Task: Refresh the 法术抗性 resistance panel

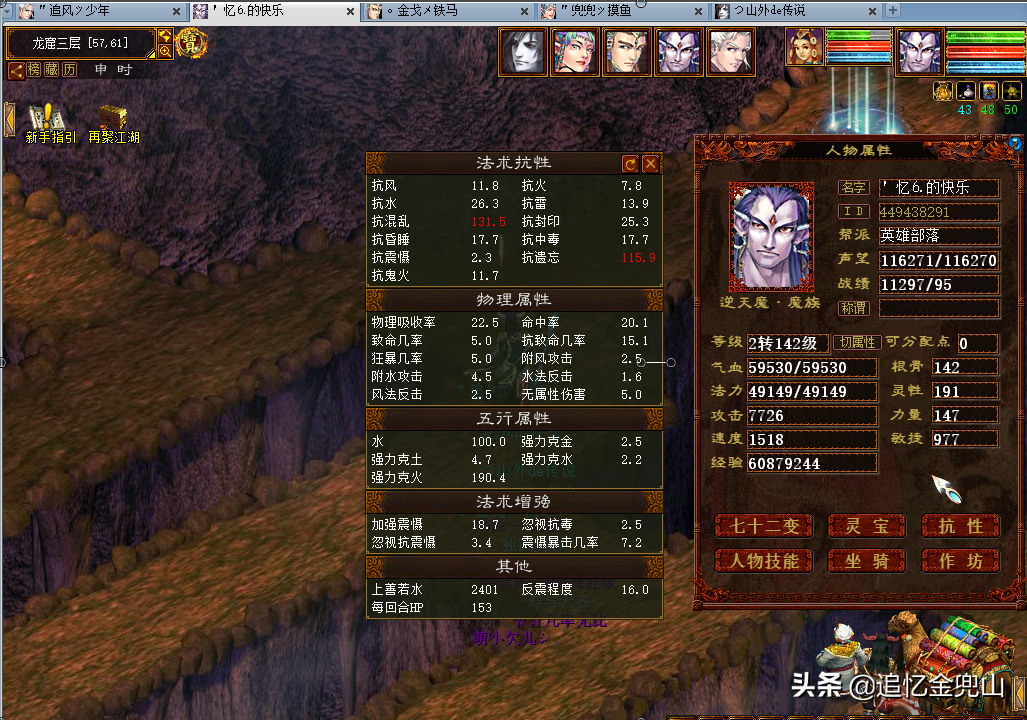Action: pyautogui.click(x=630, y=163)
